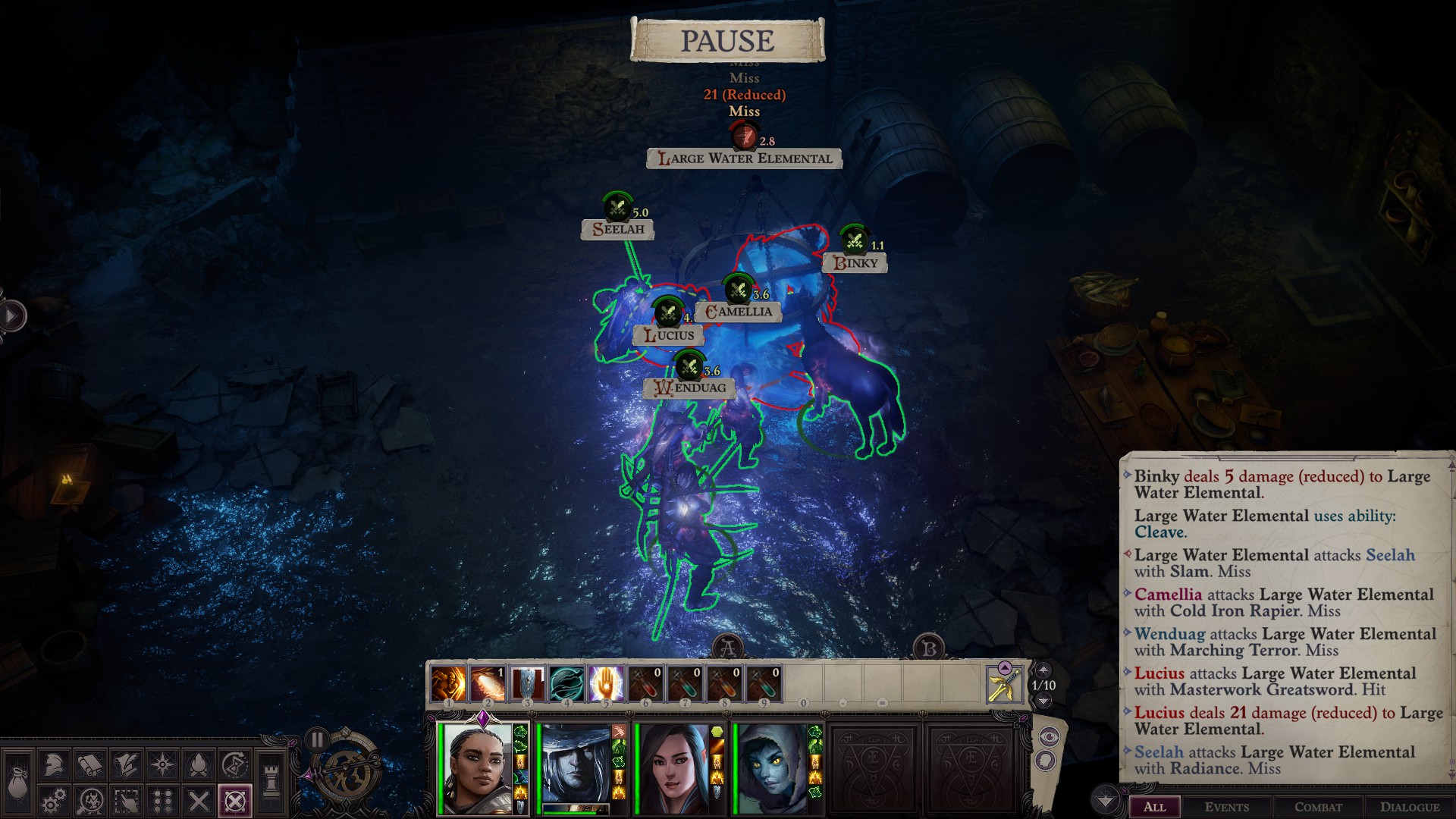Click the campfire rest button
Screen dimensions: 1456x819
(199, 764)
